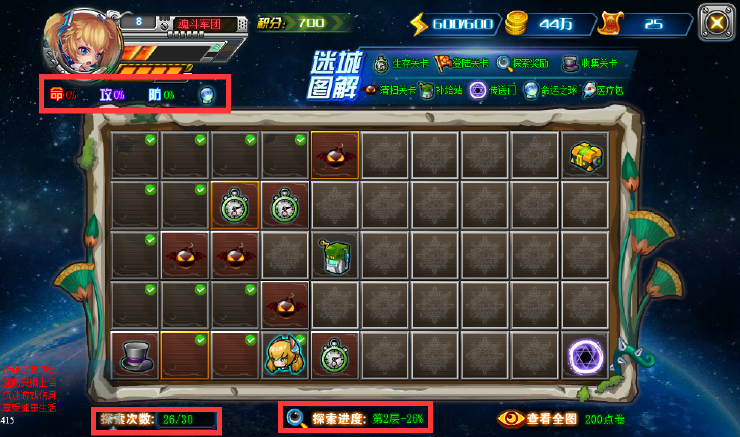Select the top hat tile on the board
Screen dimensions: 740x437
tap(135, 354)
